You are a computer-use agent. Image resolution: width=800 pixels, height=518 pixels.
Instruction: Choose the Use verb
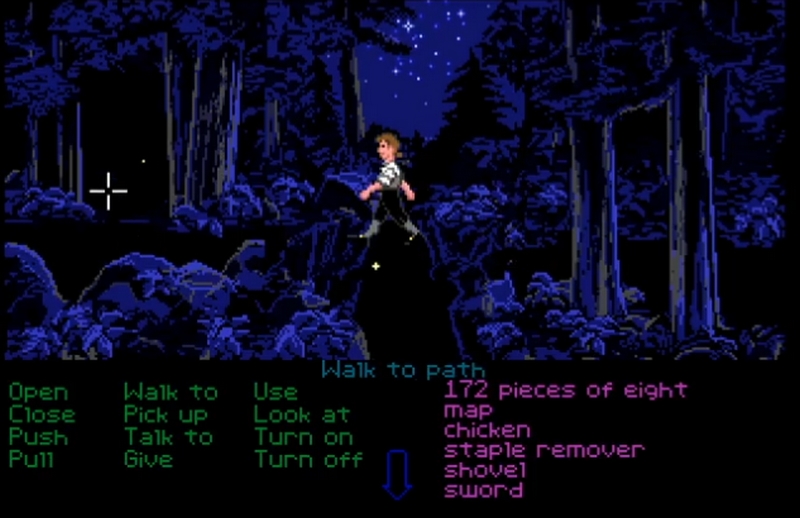point(275,392)
